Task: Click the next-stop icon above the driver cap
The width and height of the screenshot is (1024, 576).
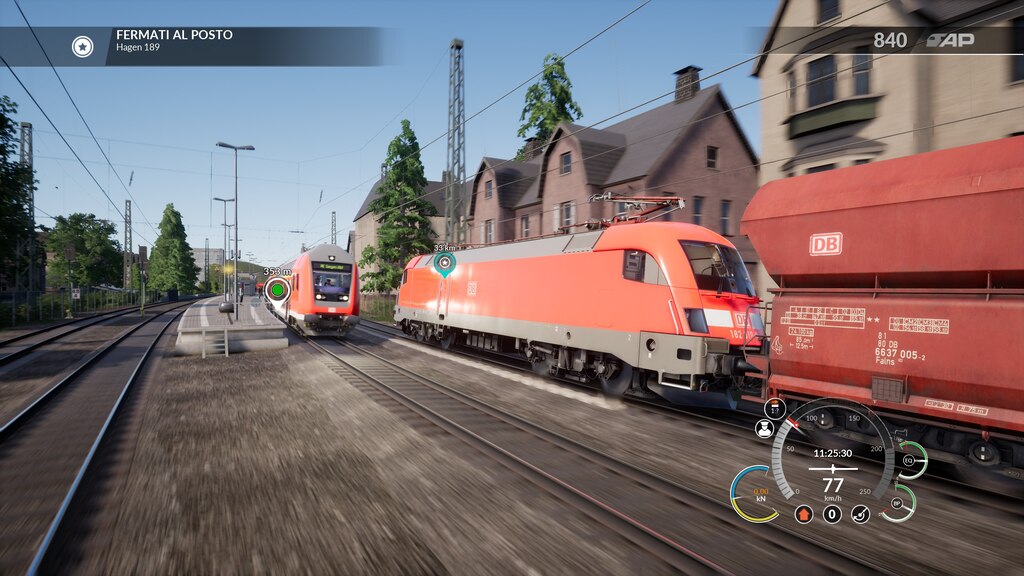Action: click(x=775, y=407)
